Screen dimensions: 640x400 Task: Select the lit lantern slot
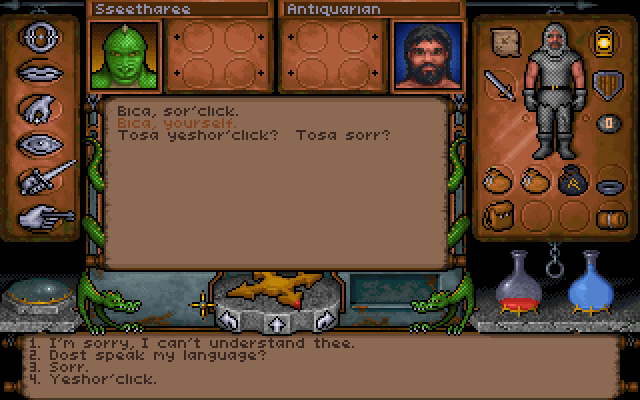tap(604, 40)
